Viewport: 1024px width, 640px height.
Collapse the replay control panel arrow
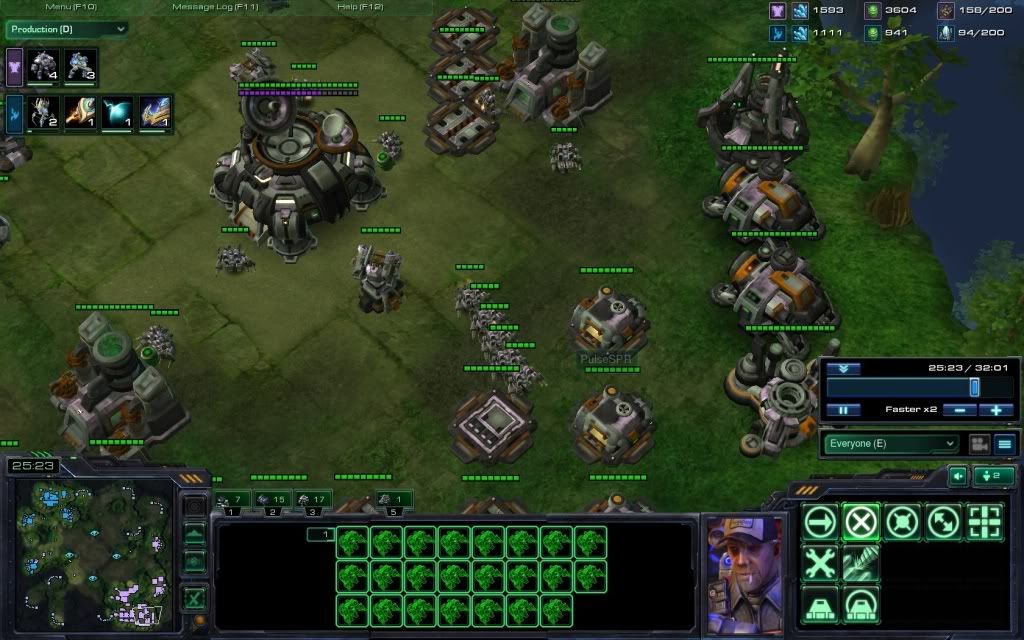click(x=843, y=368)
